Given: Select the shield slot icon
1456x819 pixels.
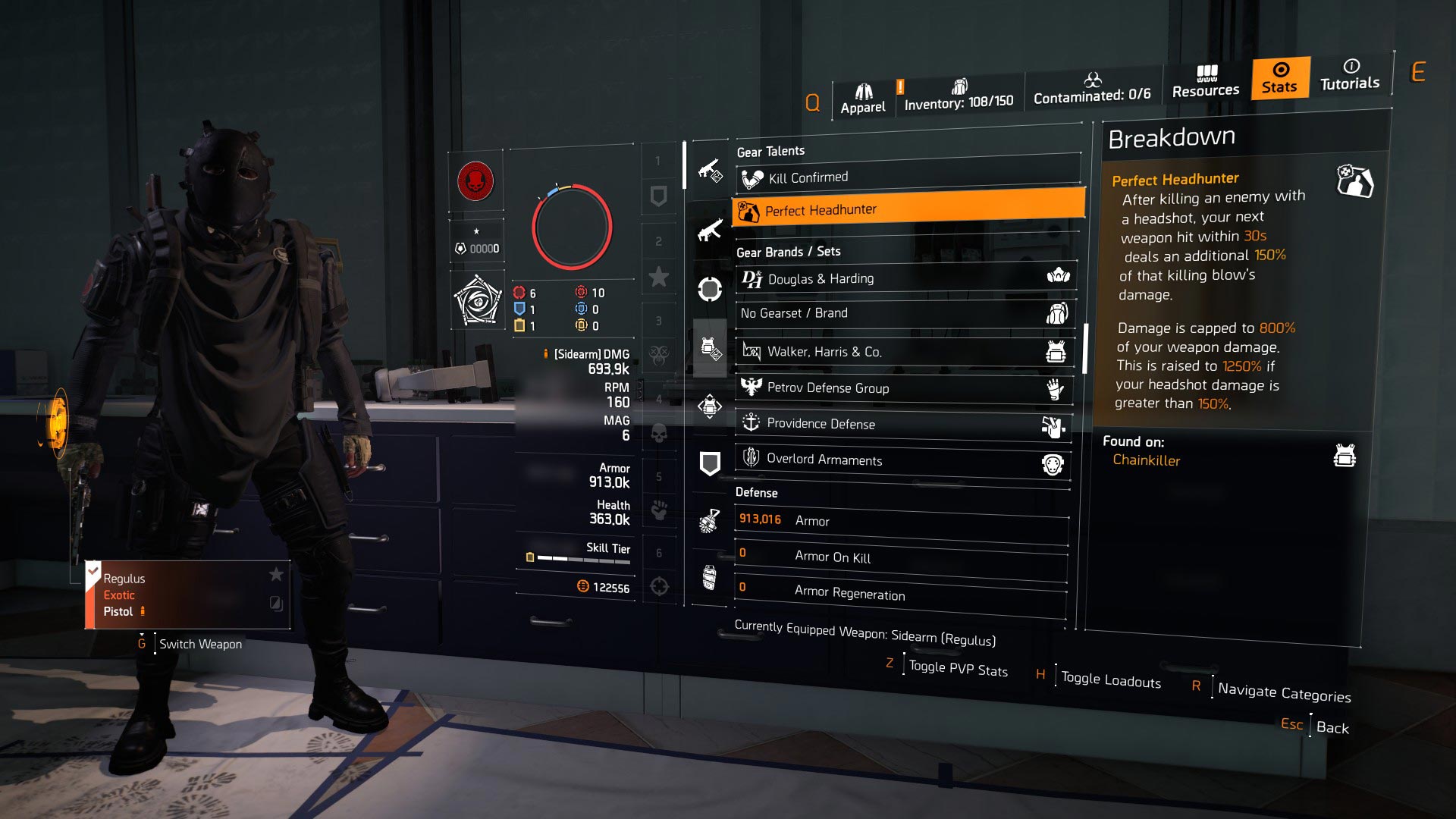Looking at the screenshot, I should pos(709,463).
